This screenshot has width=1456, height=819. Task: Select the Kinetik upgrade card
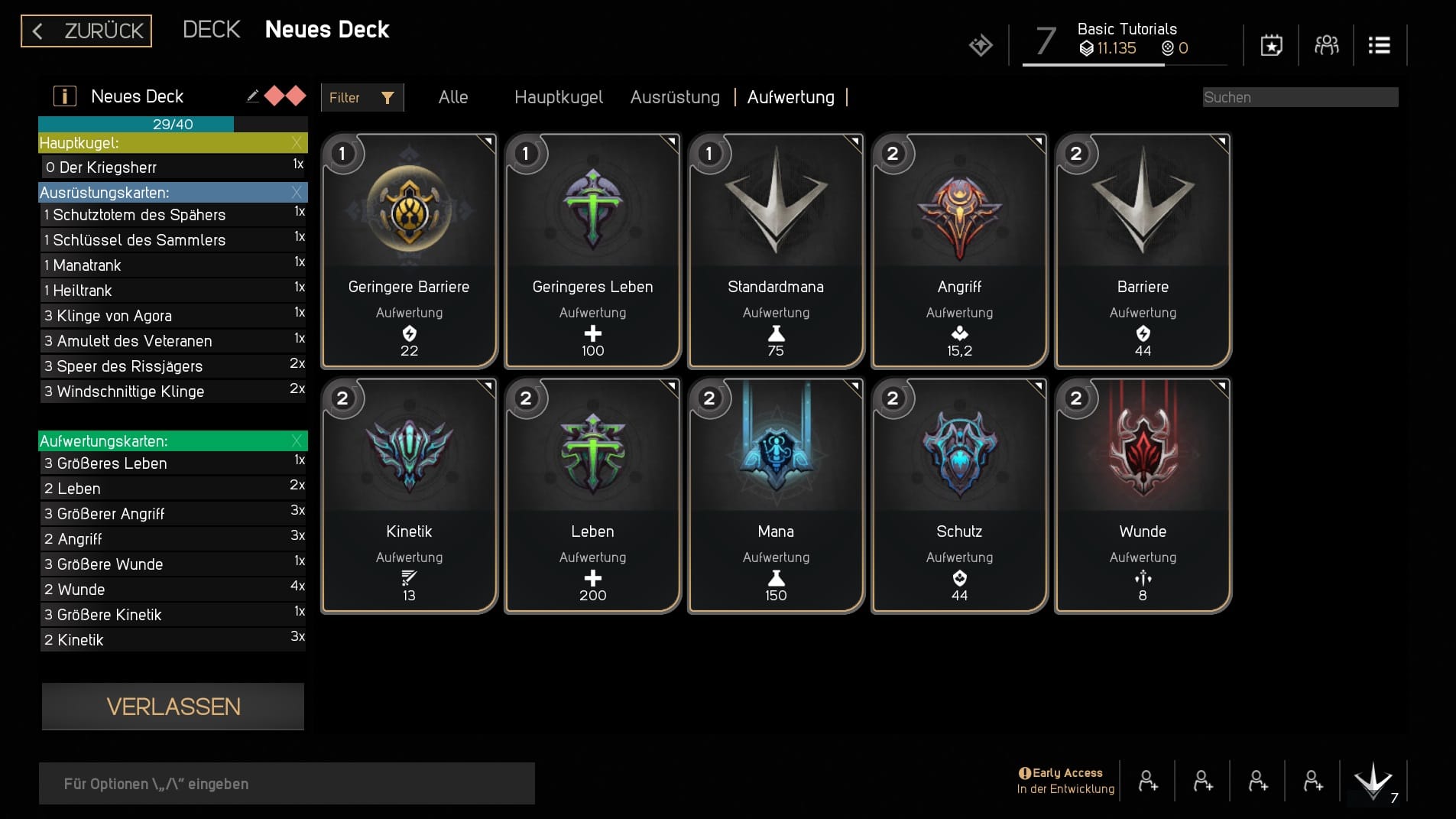[x=409, y=496]
